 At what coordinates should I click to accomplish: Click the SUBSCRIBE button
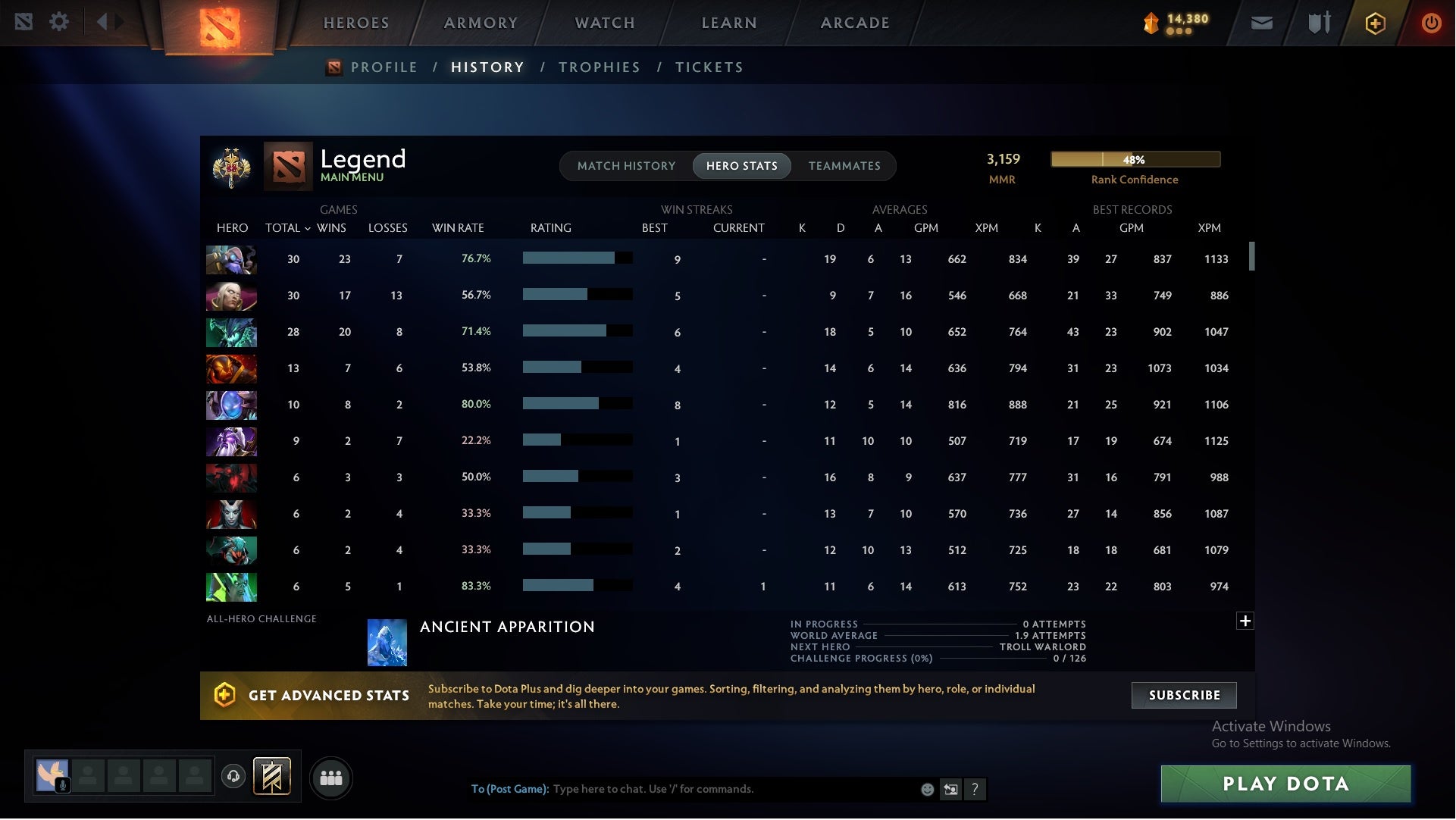(x=1183, y=695)
